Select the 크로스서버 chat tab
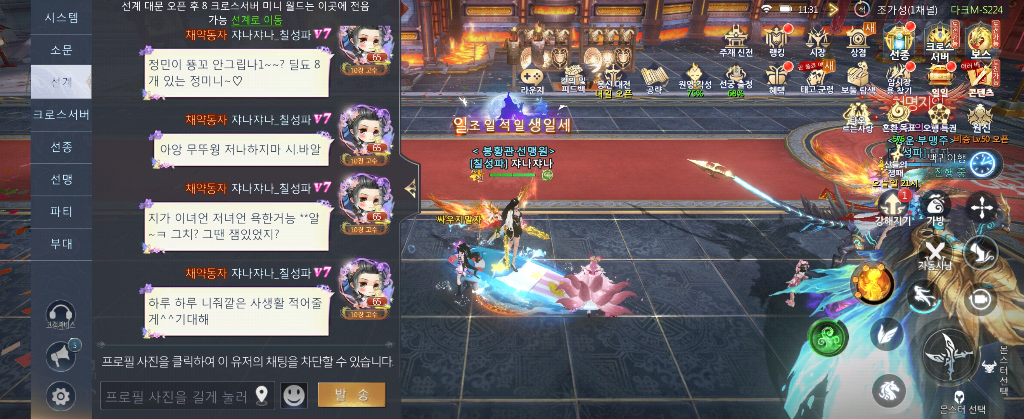Image resolution: width=1024 pixels, height=419 pixels. click(62, 115)
